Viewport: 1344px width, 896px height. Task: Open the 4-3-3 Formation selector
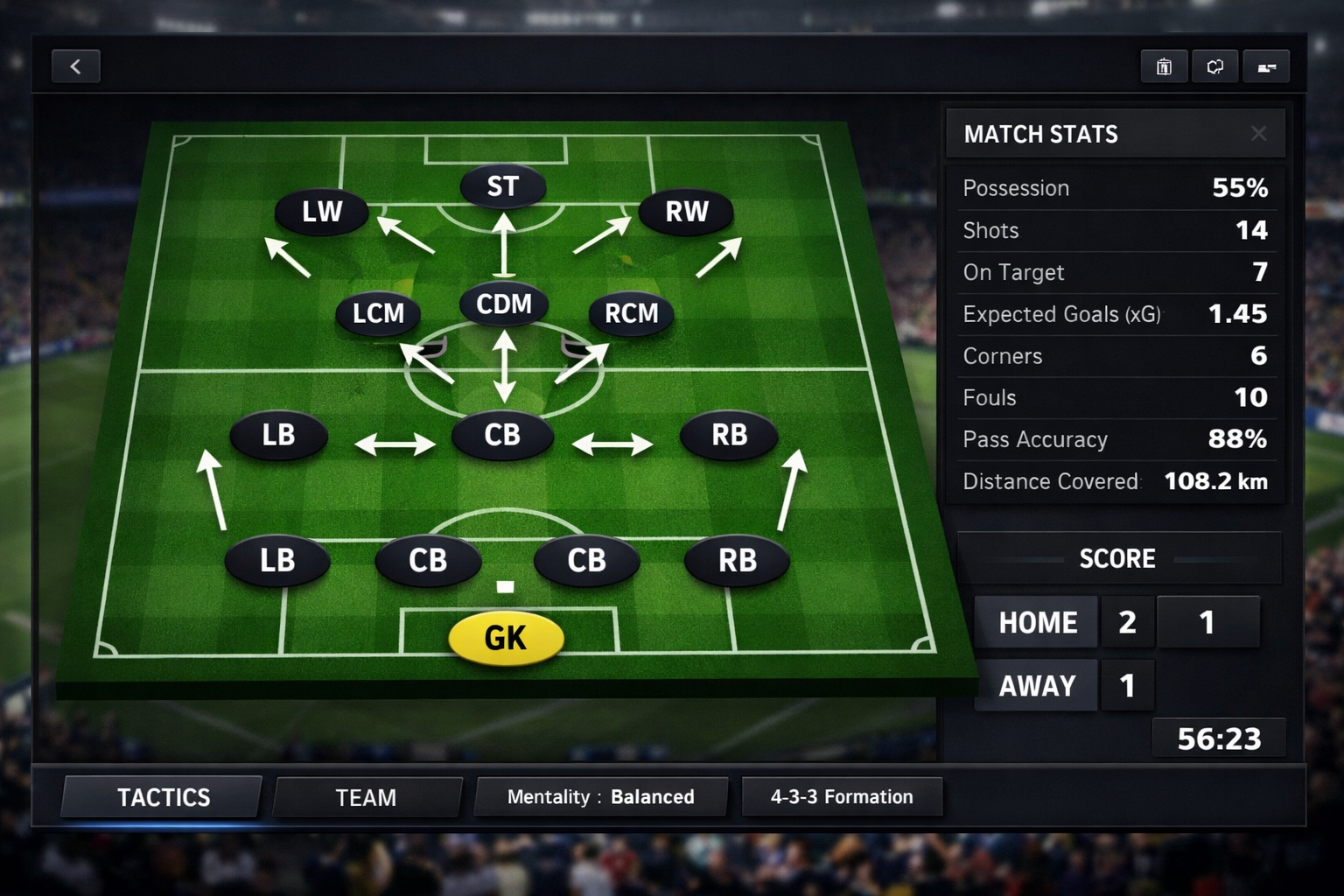click(x=842, y=796)
